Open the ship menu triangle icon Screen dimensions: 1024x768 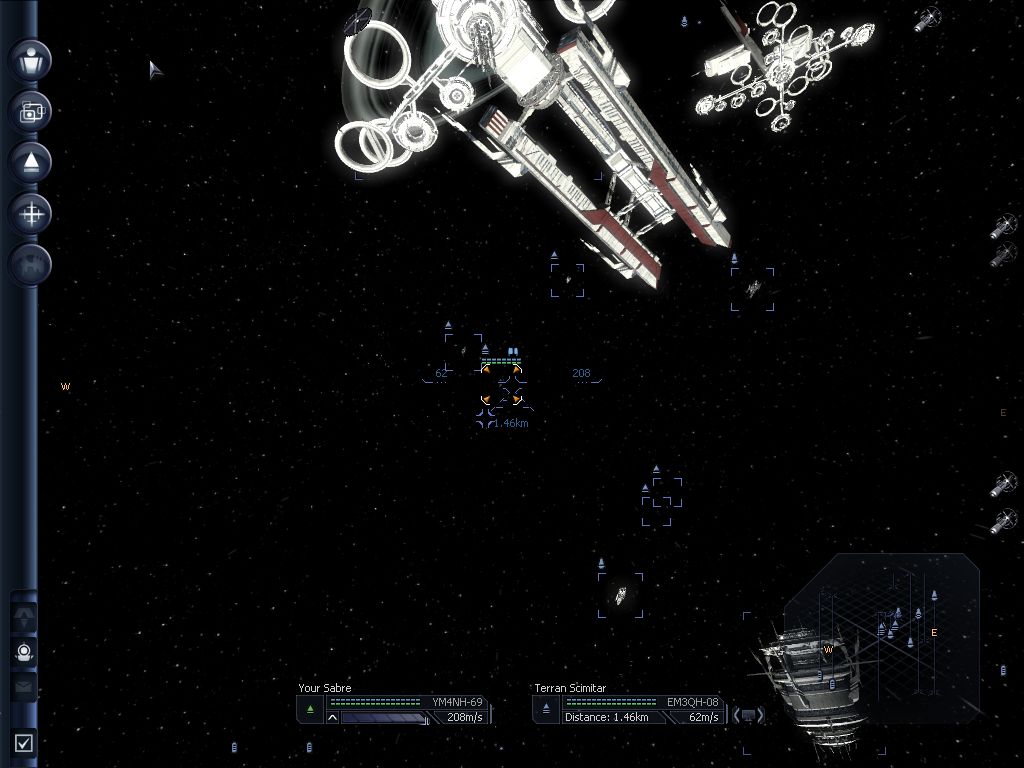point(30,162)
